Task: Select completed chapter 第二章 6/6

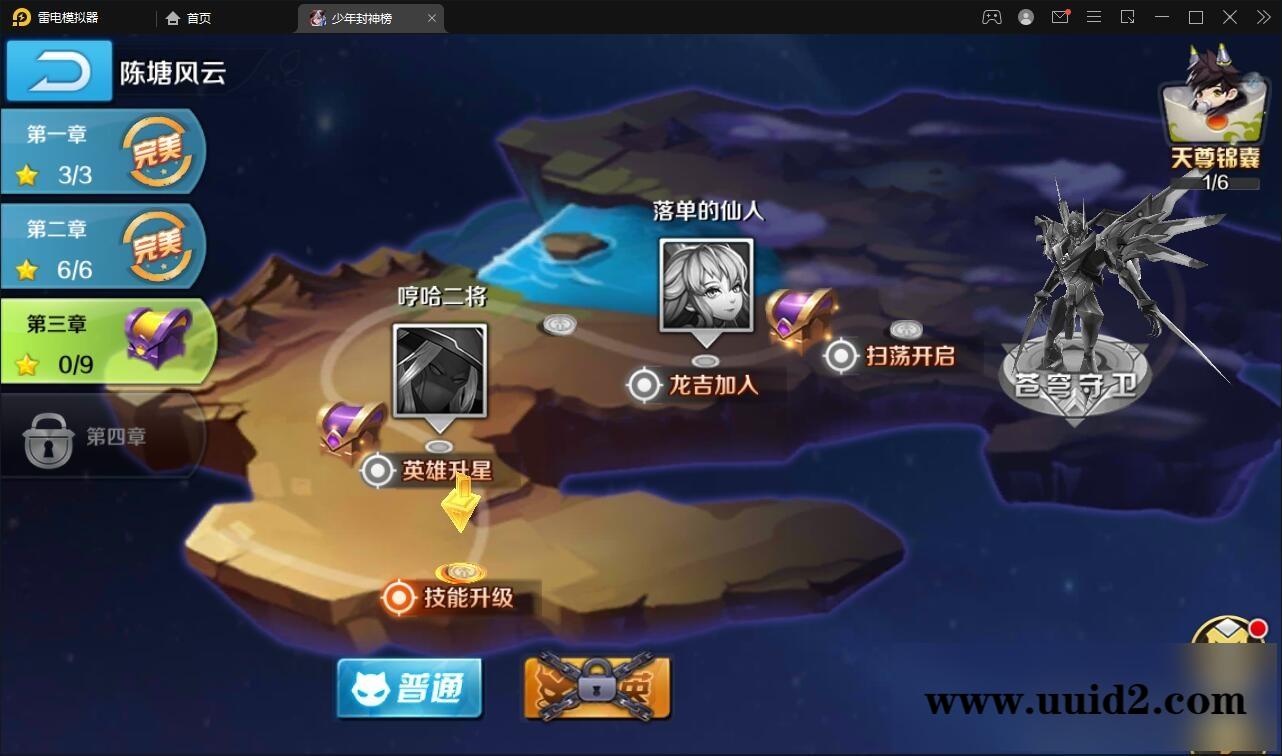Action: click(x=100, y=247)
